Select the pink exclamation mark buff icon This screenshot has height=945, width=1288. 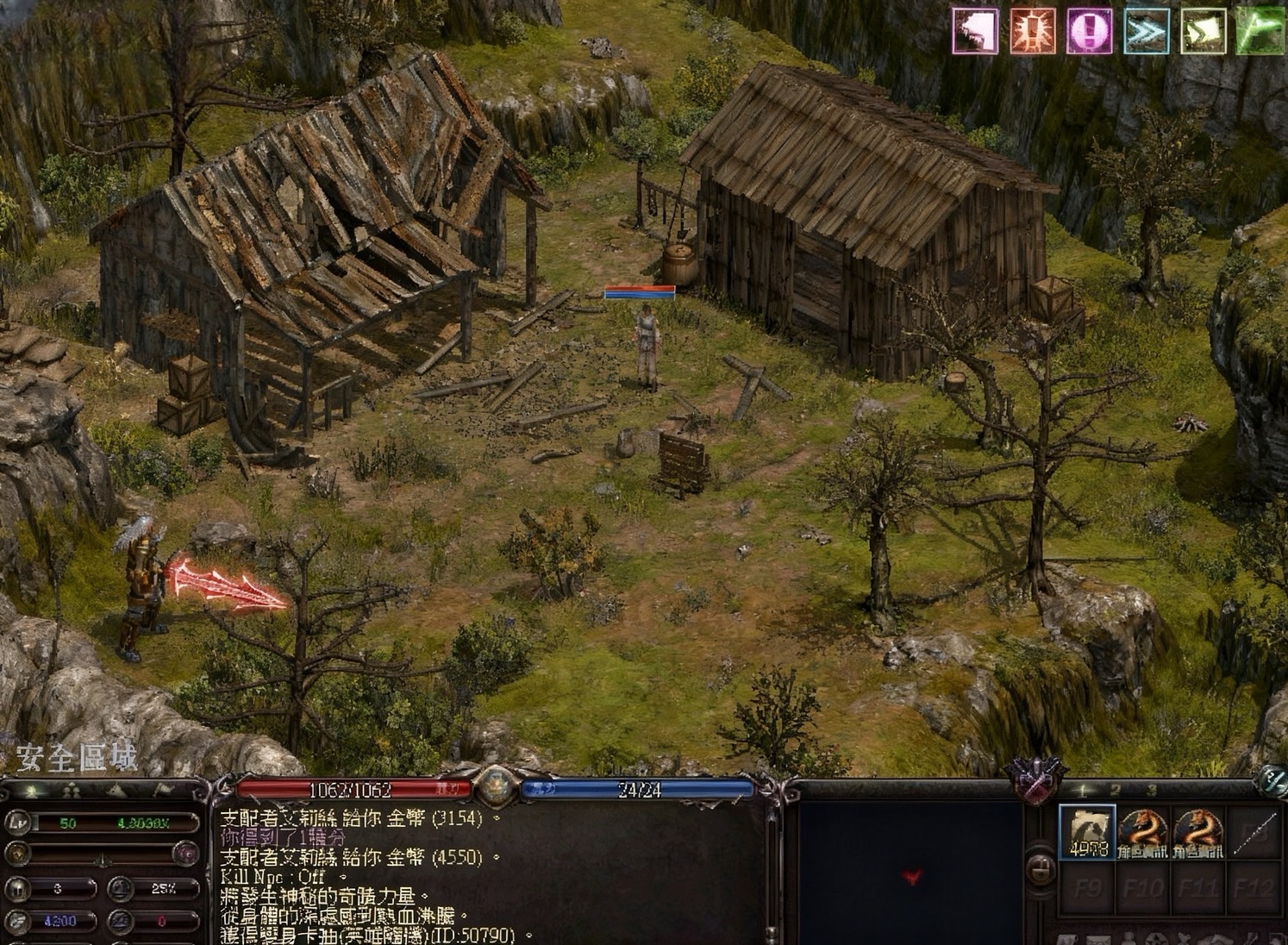(x=1089, y=32)
